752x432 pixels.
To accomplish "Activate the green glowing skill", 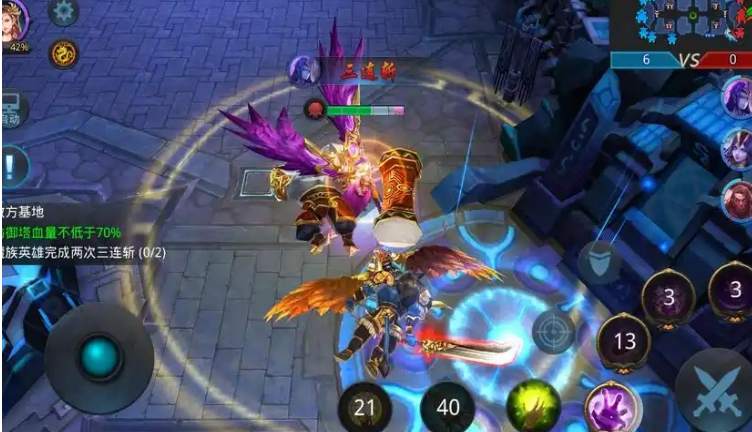I will point(532,407).
